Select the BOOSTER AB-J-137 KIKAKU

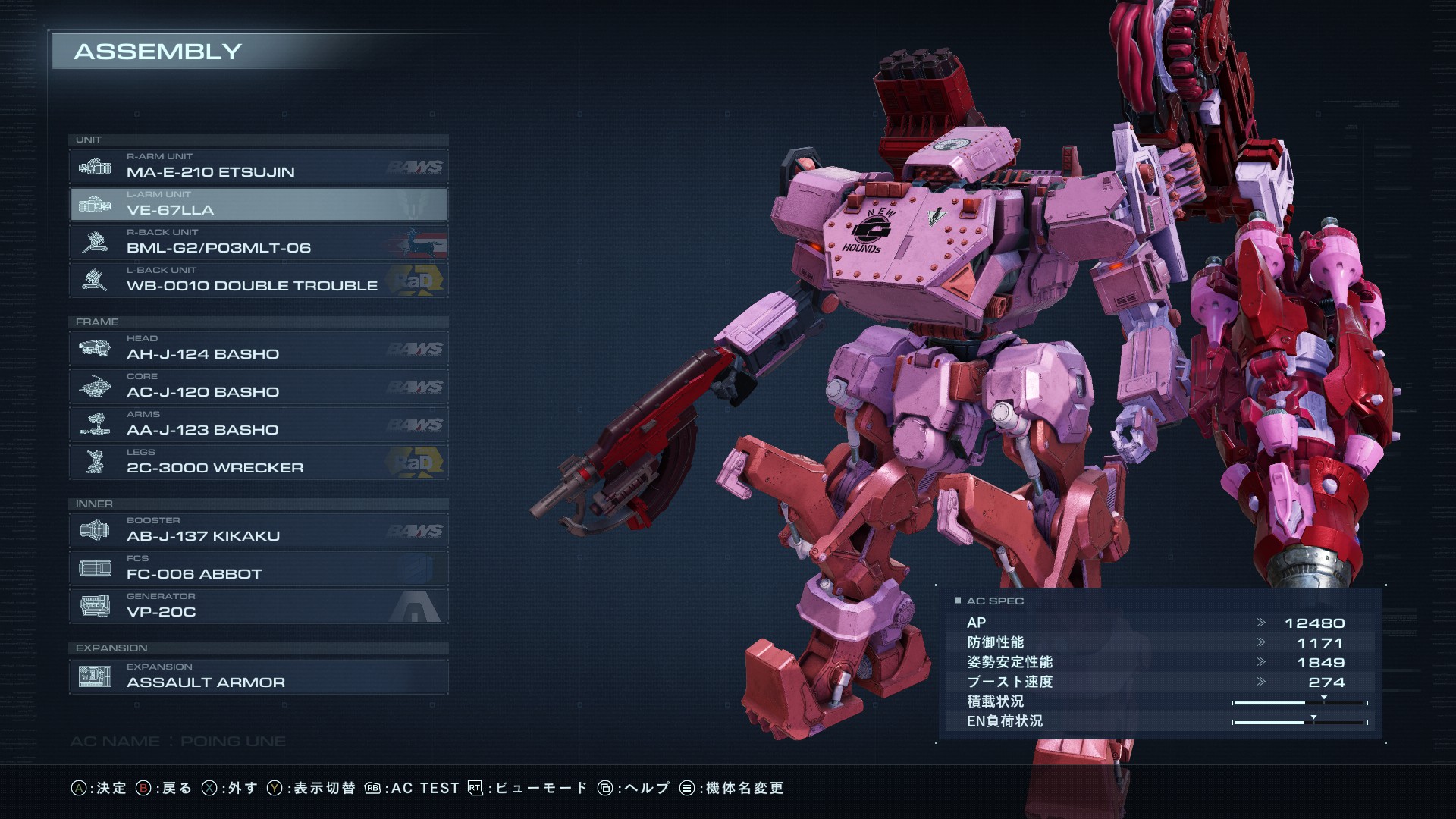point(259,531)
